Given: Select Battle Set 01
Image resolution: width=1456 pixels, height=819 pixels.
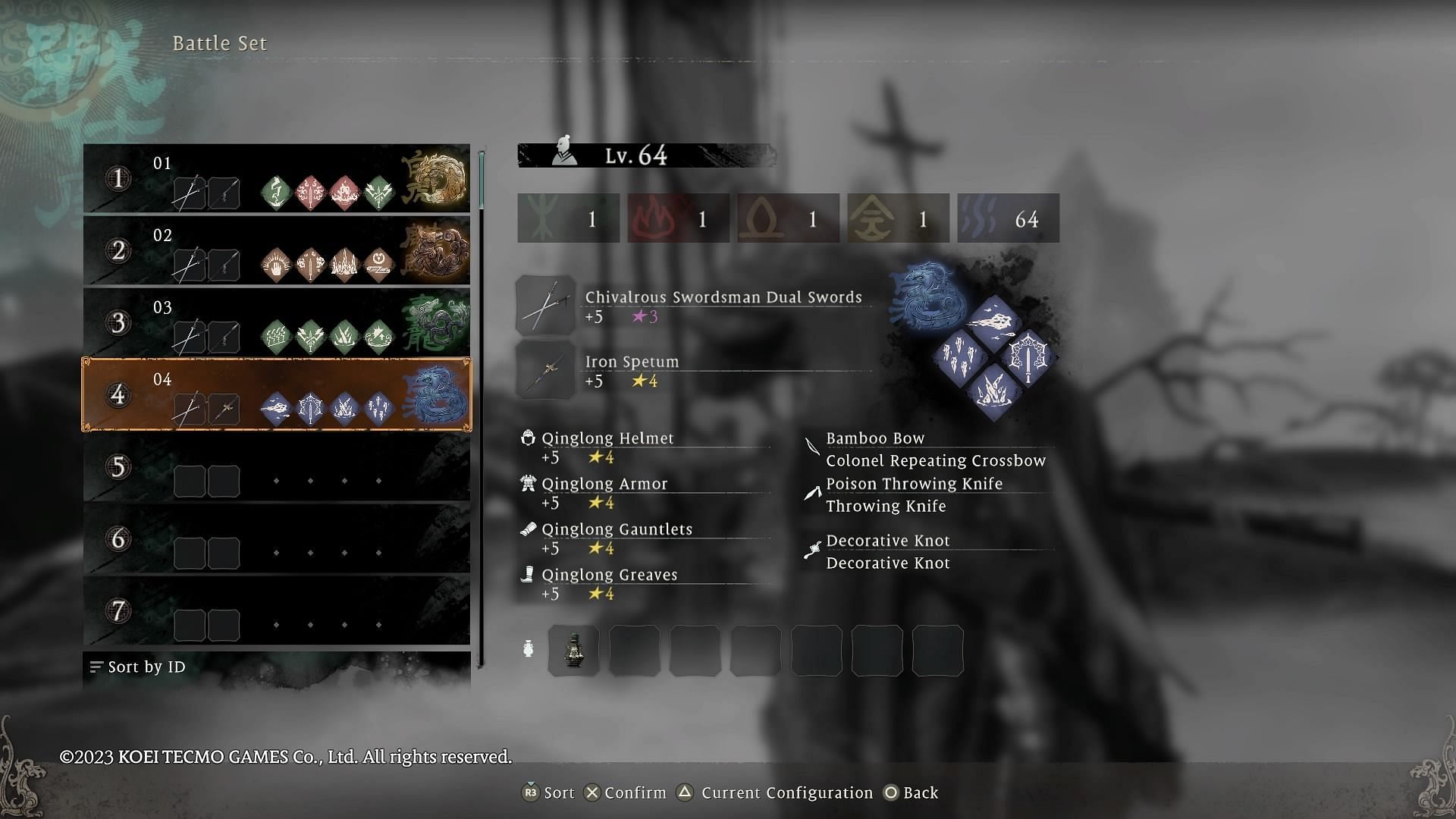Looking at the screenshot, I should (x=276, y=179).
